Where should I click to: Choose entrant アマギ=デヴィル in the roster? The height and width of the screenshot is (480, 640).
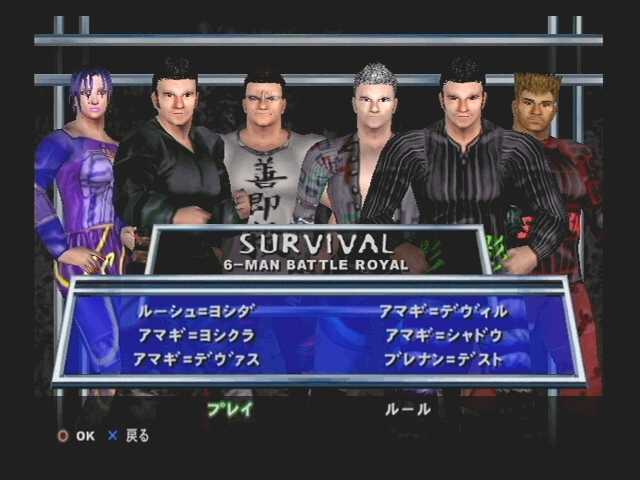click(443, 311)
